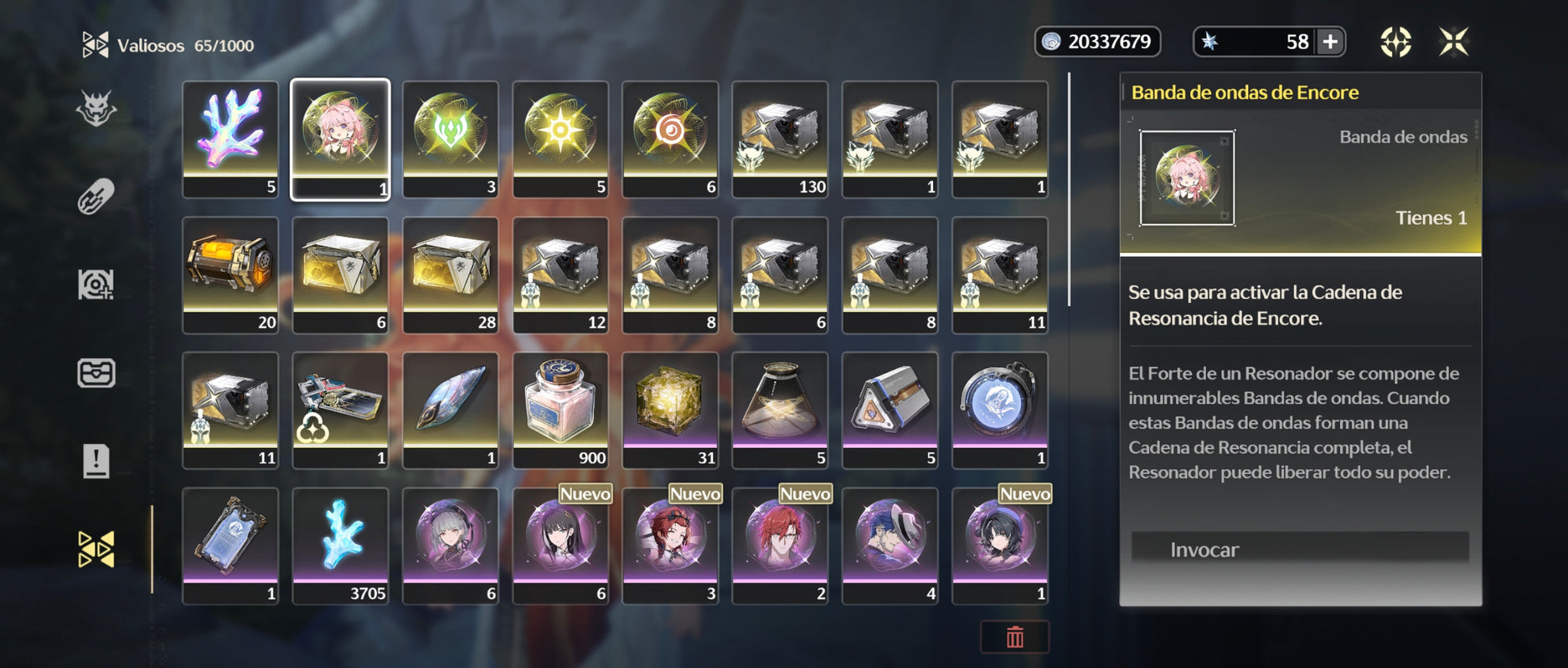Click the Invocar button
The height and width of the screenshot is (668, 1568).
tap(1299, 549)
